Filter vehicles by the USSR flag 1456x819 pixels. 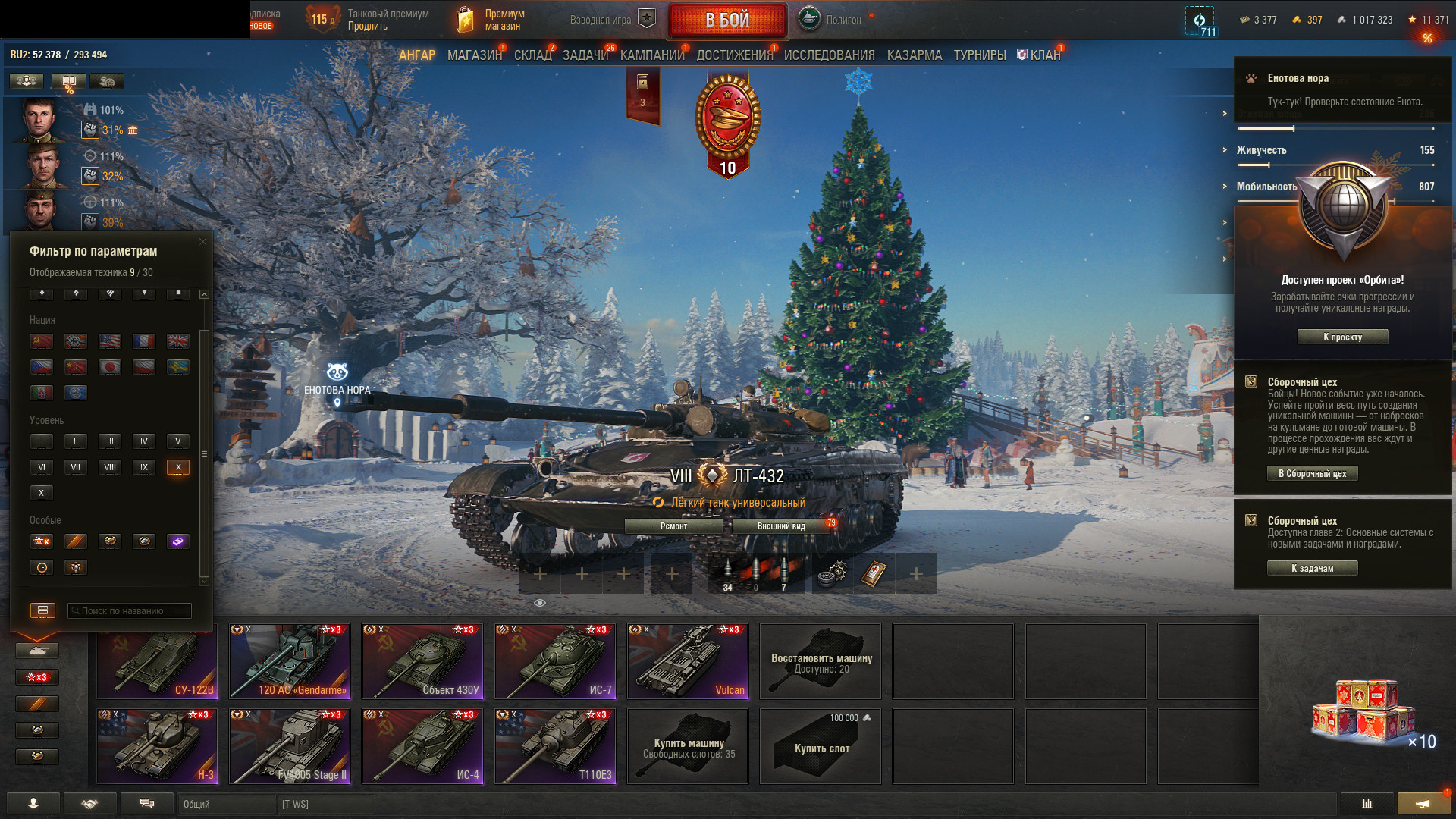[x=42, y=341]
